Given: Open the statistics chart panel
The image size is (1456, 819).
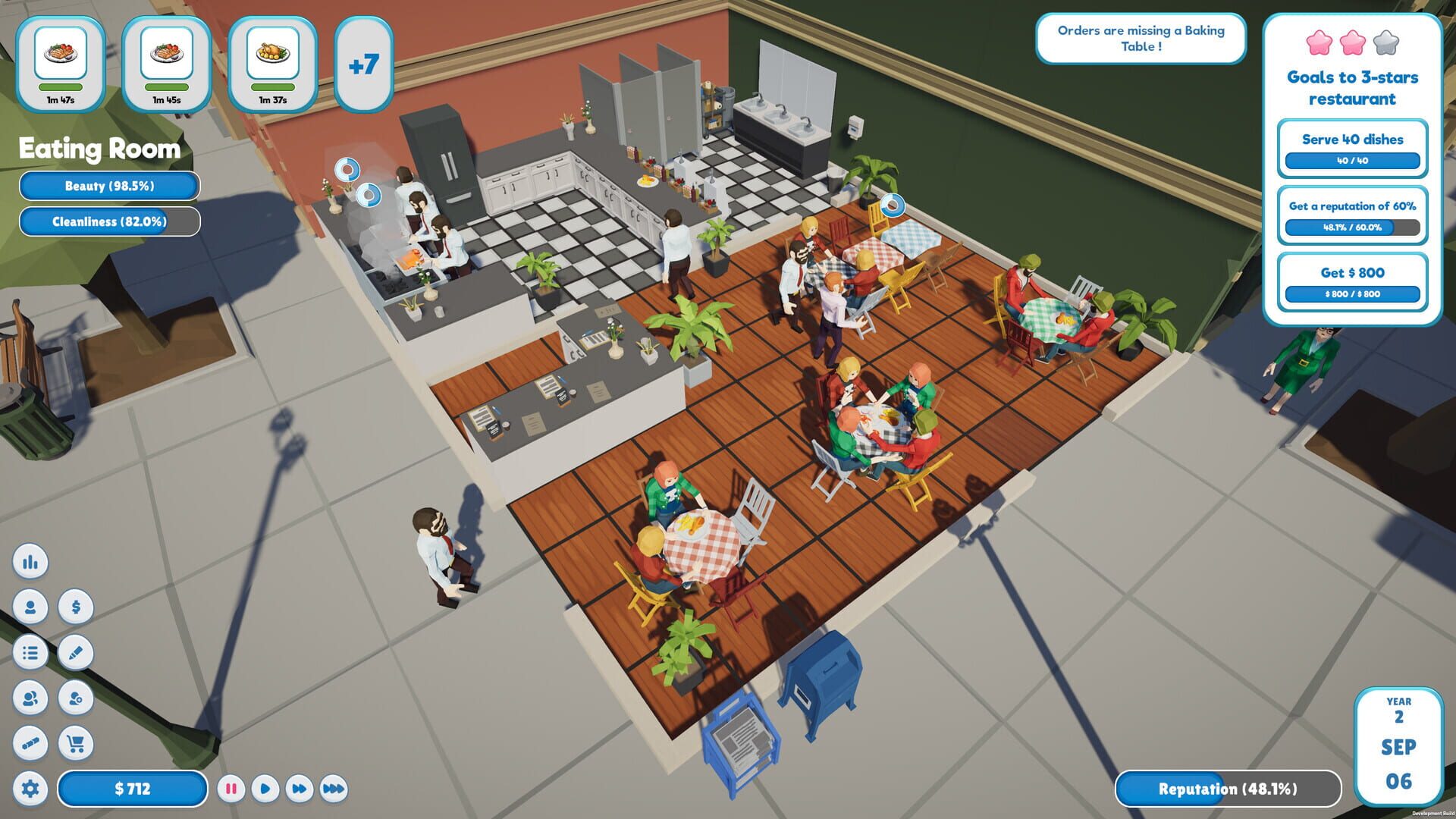Looking at the screenshot, I should (x=30, y=562).
